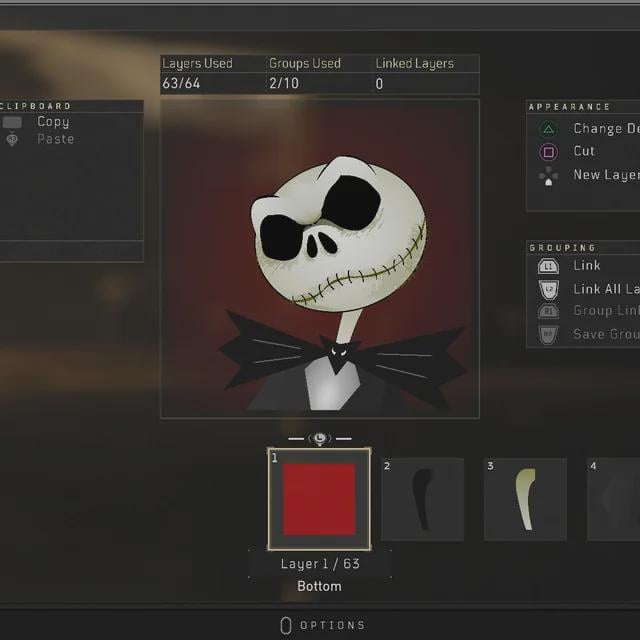This screenshot has width=640, height=640.
Task: Open the Change Decal option
Action: pyautogui.click(x=605, y=129)
